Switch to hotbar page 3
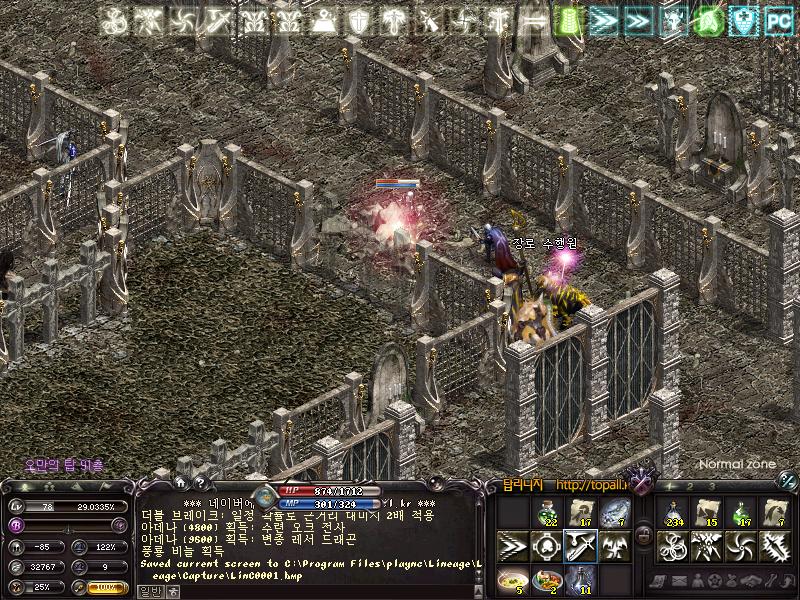 point(711,486)
